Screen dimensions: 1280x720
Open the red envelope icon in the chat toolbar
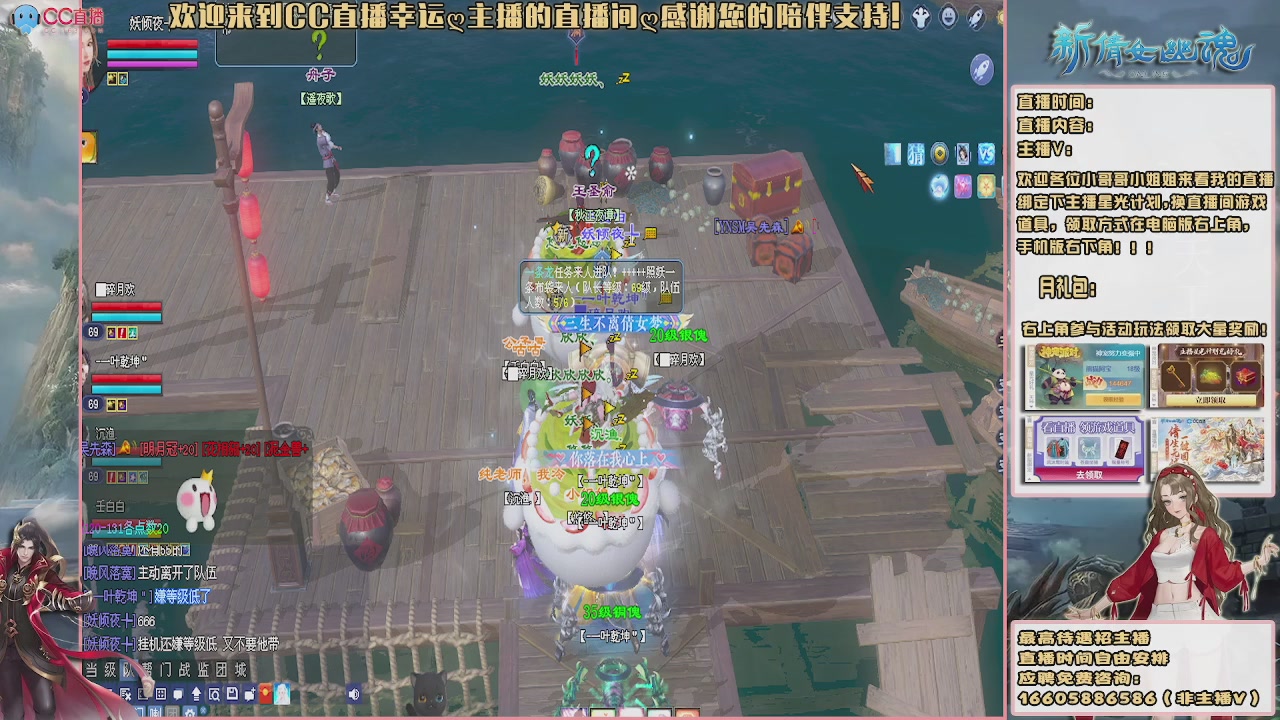click(x=265, y=694)
